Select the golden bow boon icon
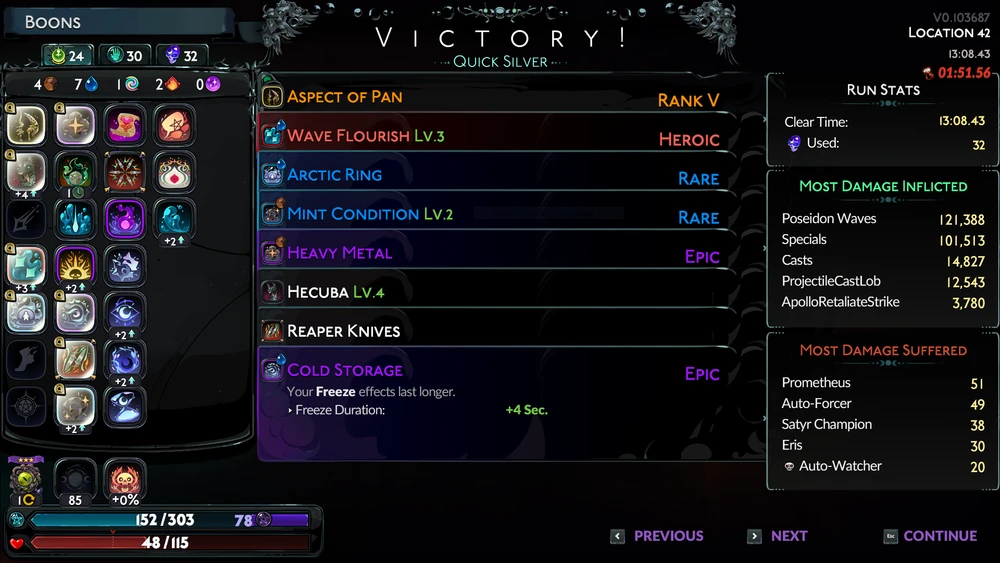The image size is (1000, 563). tap(27, 125)
